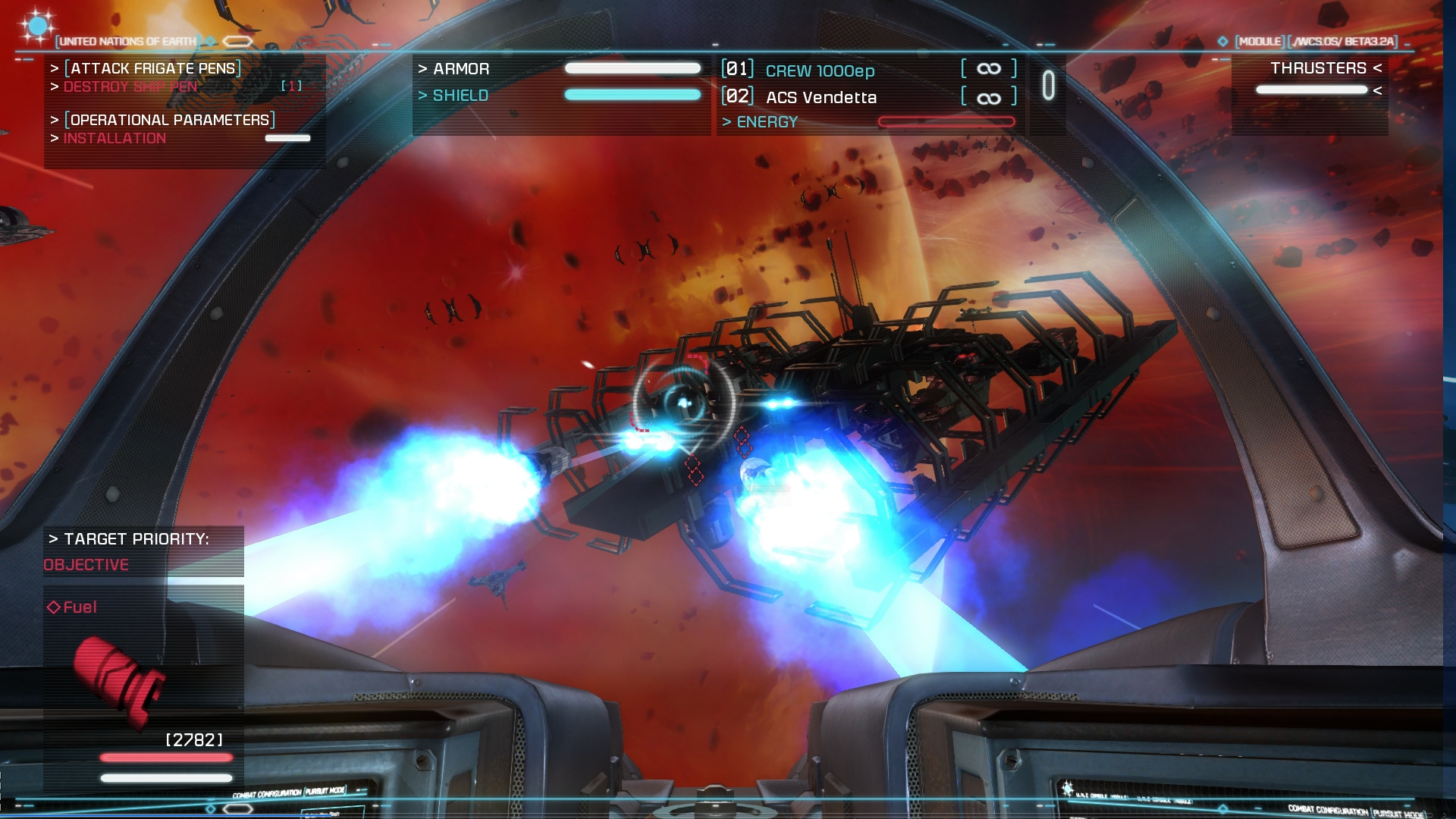Collapse the THRUSTERS panel via its chevron
This screenshot has height=819, width=1456.
(1375, 69)
